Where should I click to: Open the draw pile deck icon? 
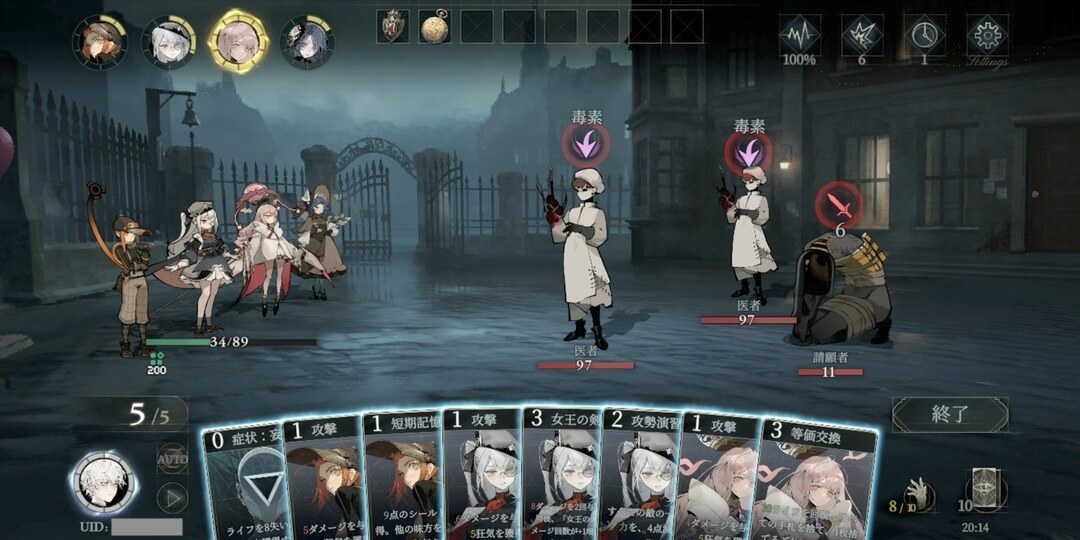tap(985, 492)
